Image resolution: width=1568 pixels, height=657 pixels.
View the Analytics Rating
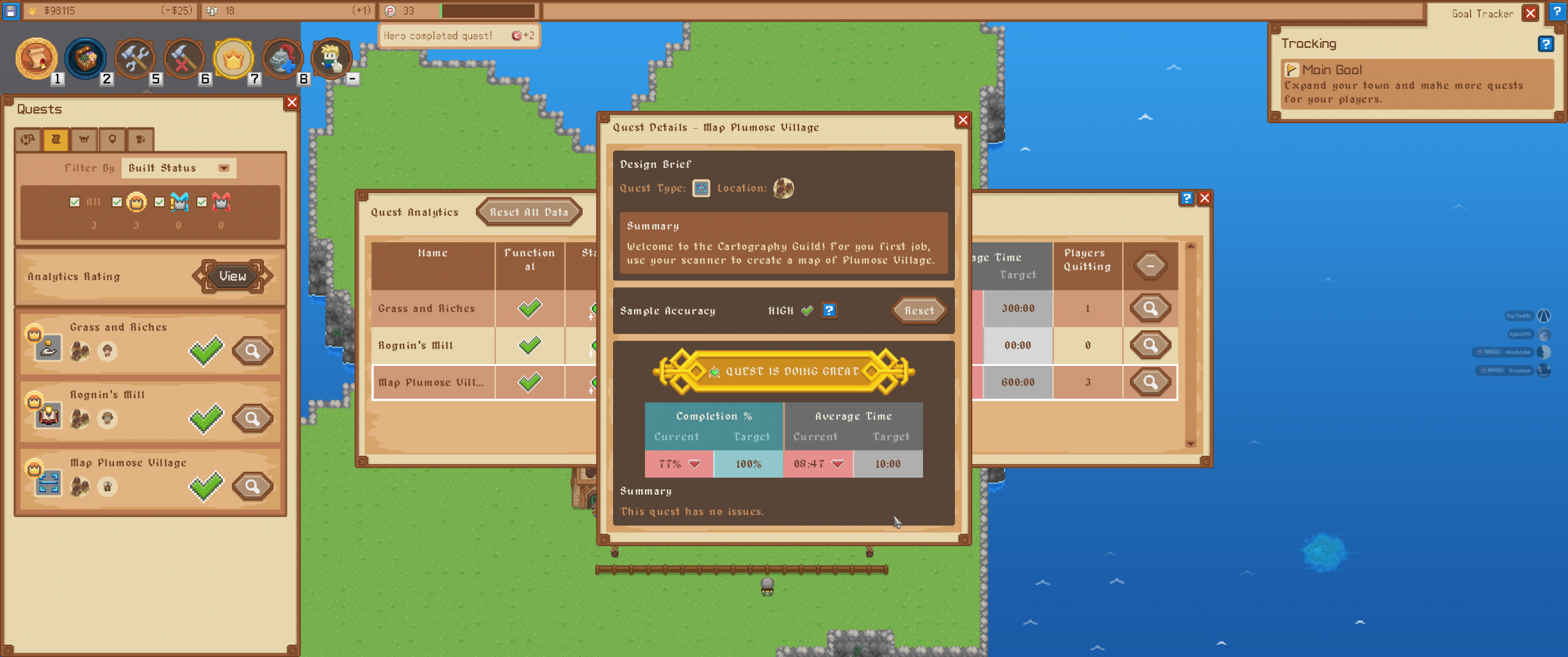click(x=232, y=276)
